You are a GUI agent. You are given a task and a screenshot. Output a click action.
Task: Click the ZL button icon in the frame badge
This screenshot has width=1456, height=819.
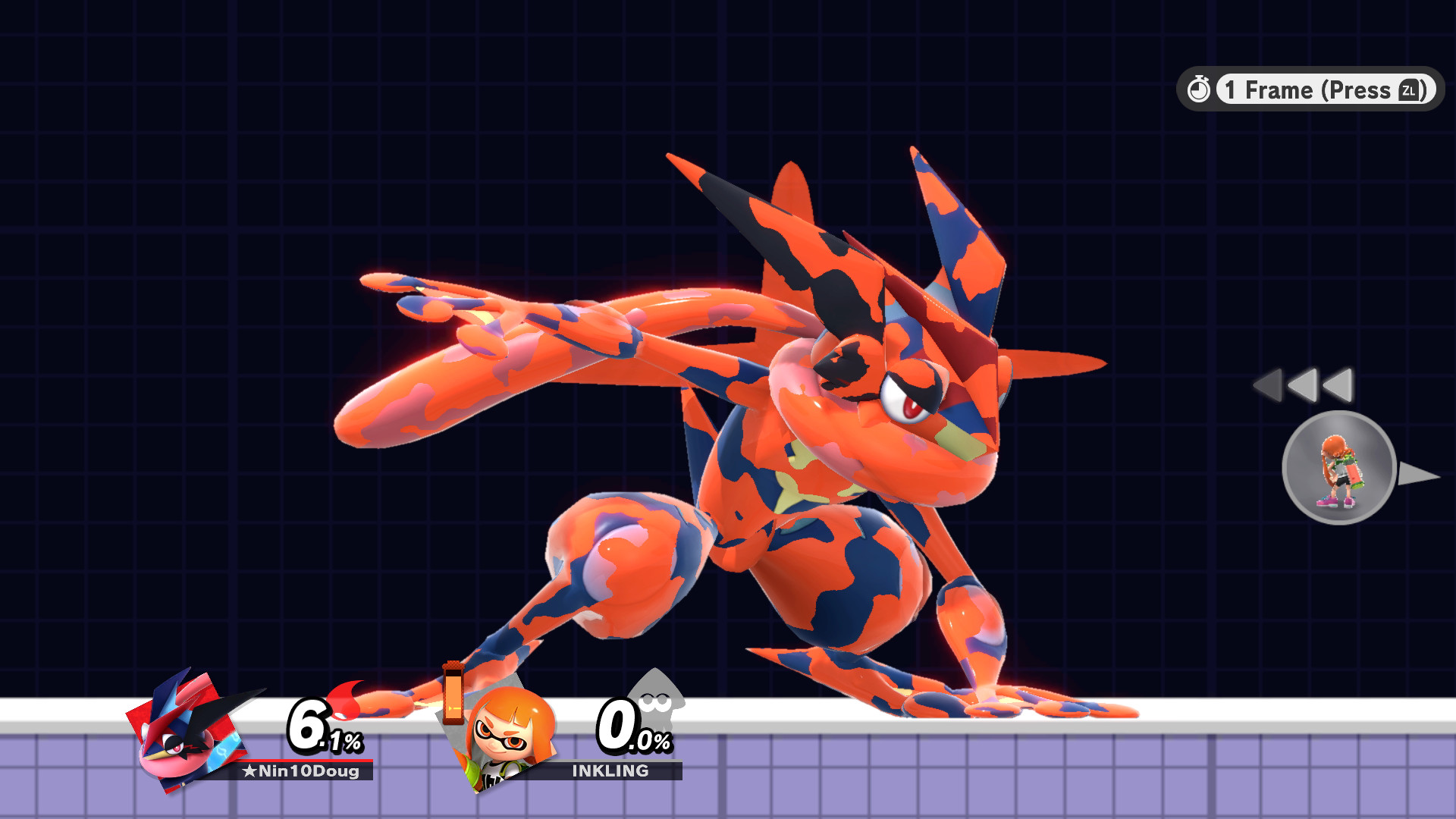coord(1410,91)
